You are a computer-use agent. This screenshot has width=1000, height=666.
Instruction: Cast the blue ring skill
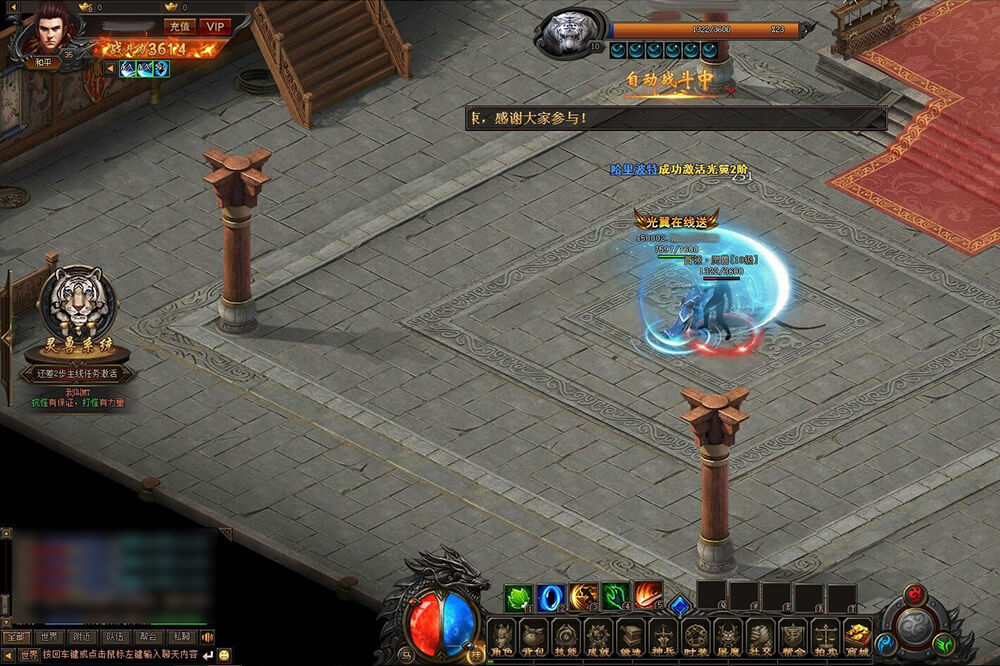[x=551, y=598]
